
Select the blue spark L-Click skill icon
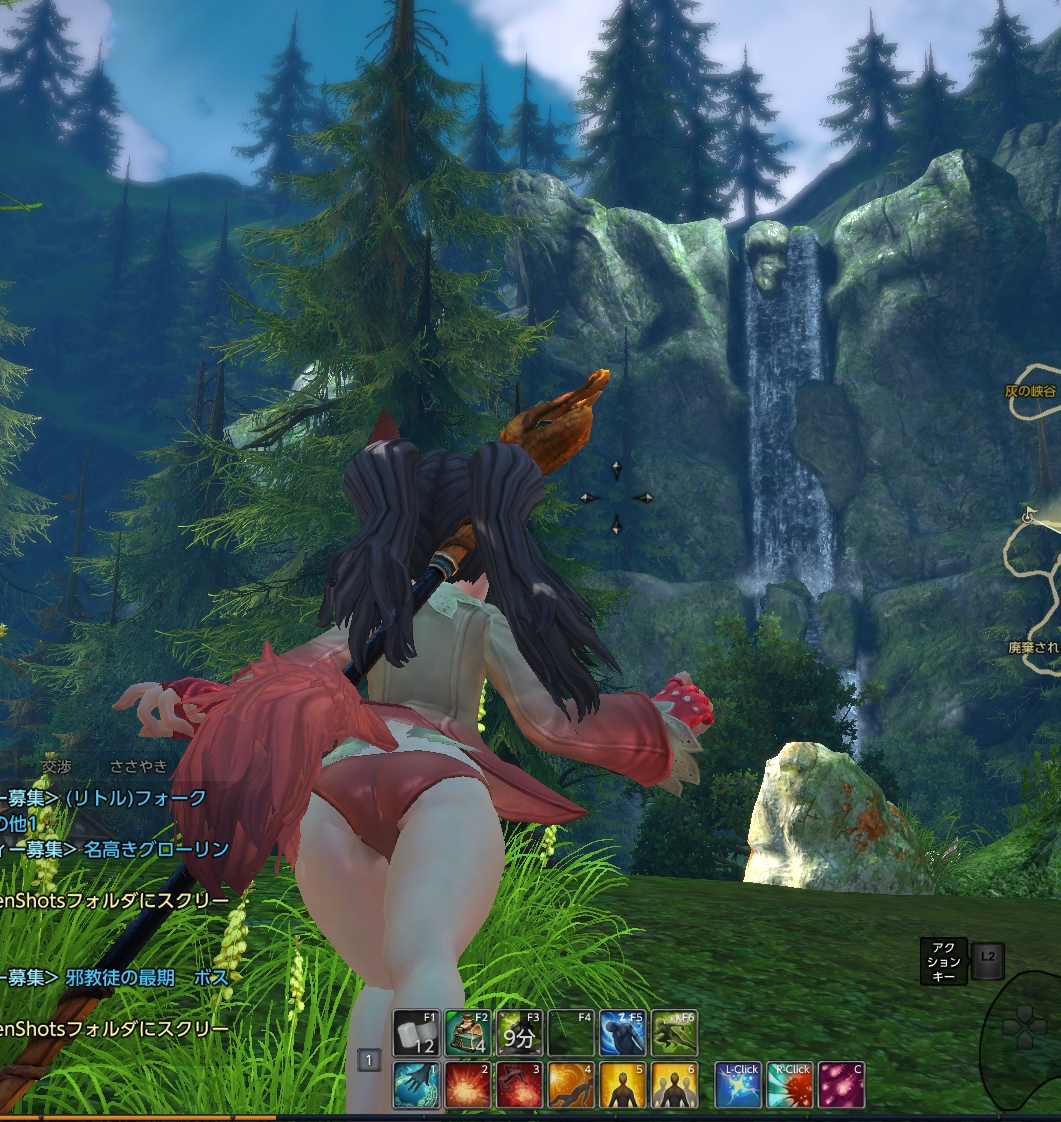pyautogui.click(x=739, y=1086)
